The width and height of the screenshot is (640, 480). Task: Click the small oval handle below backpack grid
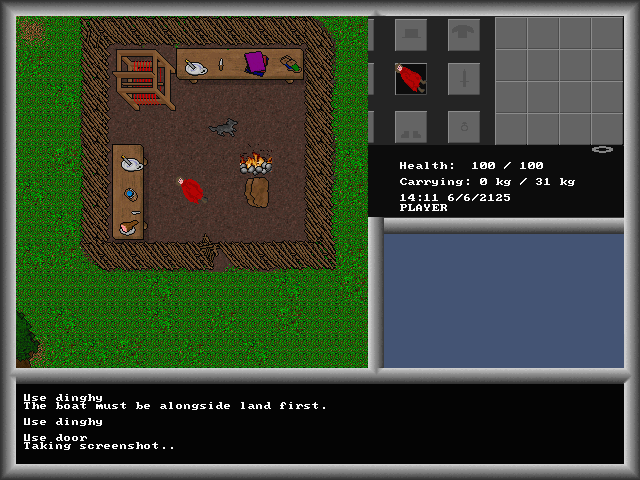[602, 149]
